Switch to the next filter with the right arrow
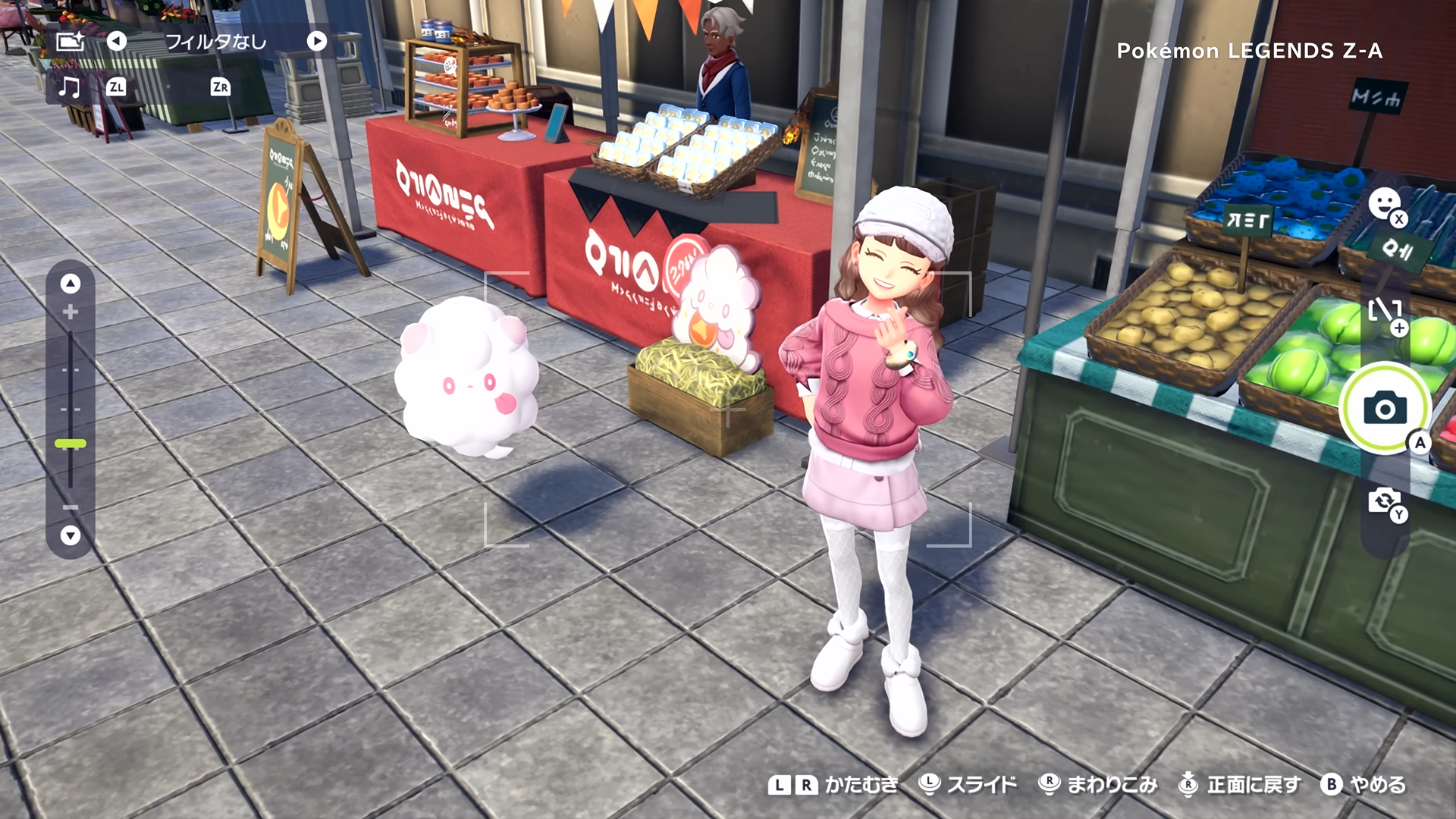 (317, 41)
